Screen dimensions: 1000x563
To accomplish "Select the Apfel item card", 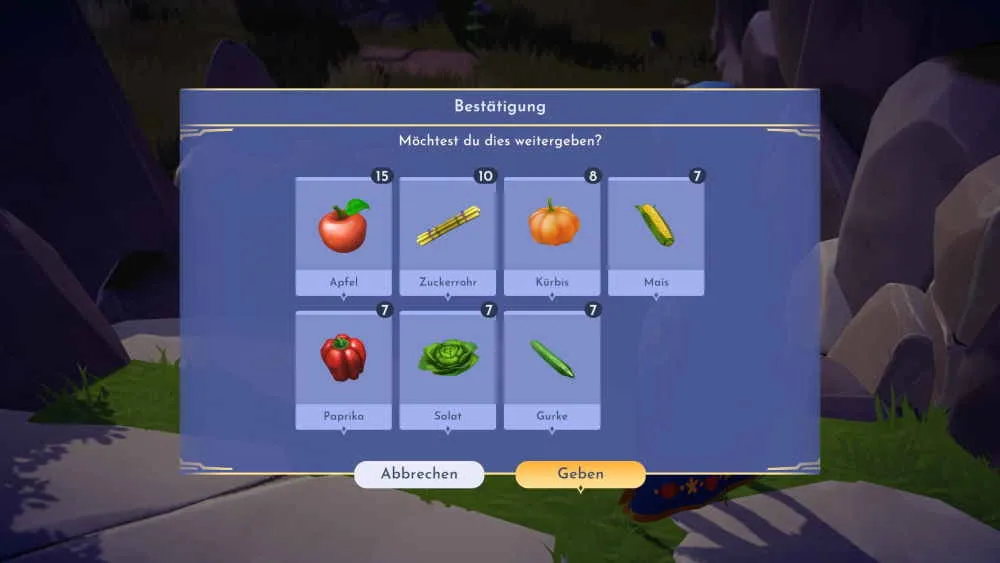I will point(343,236).
